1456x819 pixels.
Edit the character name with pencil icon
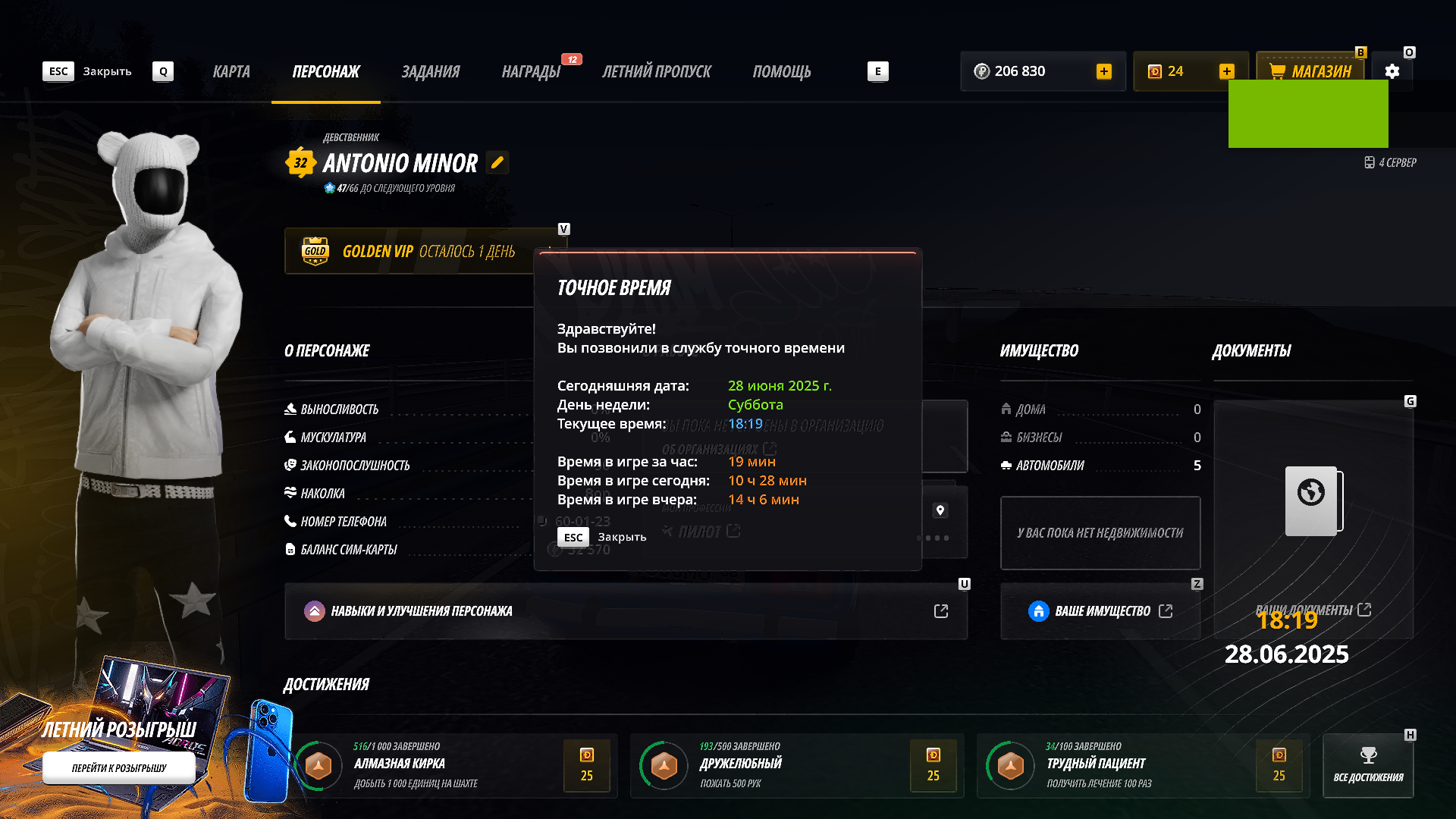(497, 162)
